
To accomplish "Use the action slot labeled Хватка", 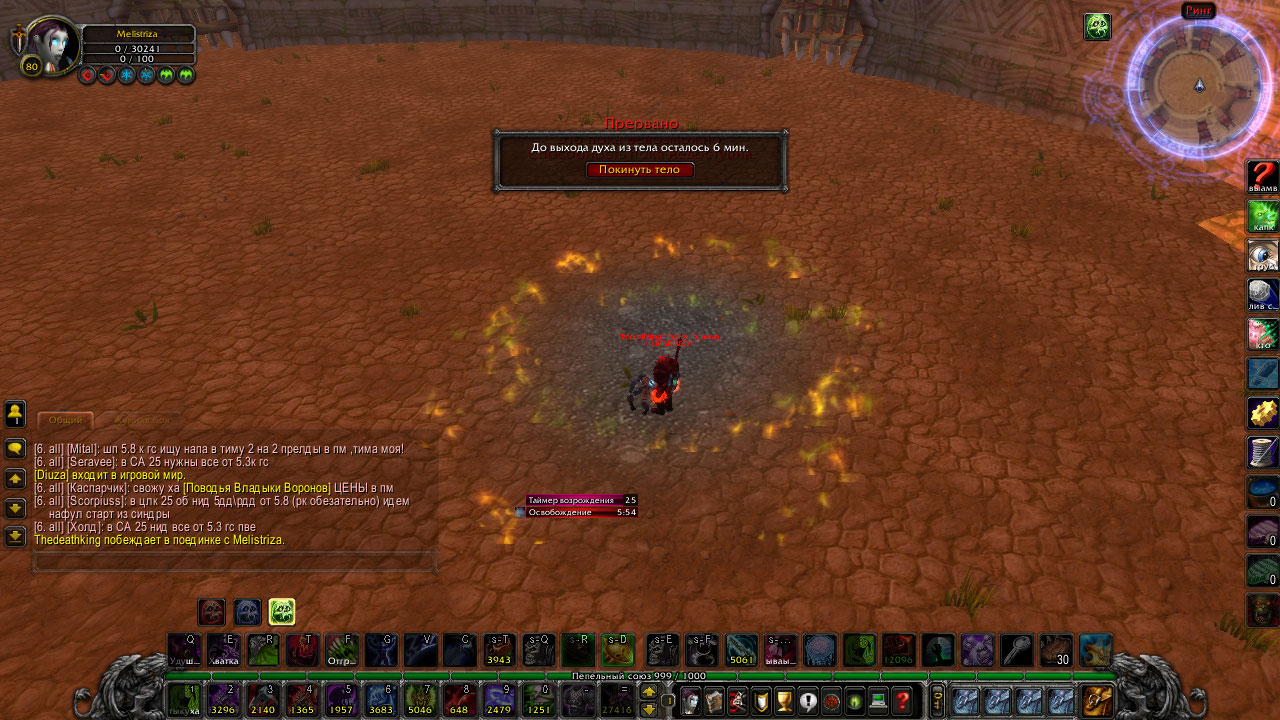I will point(223,650).
